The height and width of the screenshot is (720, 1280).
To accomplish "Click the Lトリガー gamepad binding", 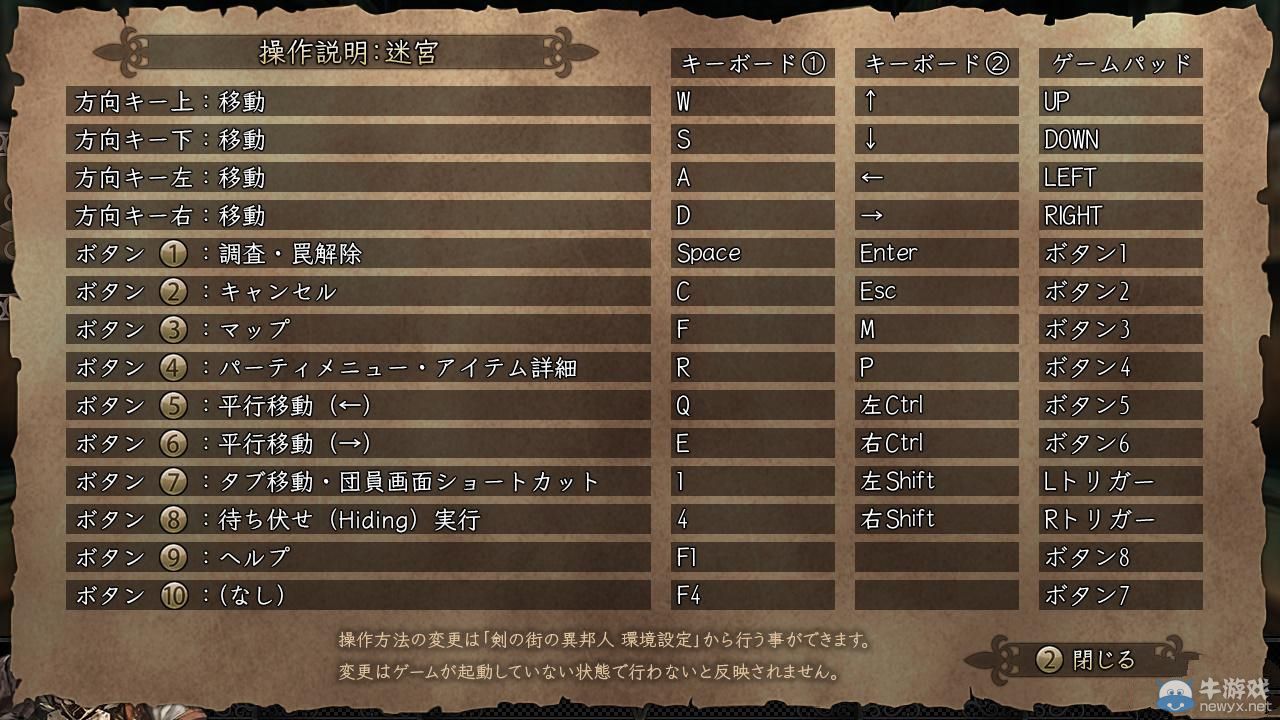I will click(1120, 481).
